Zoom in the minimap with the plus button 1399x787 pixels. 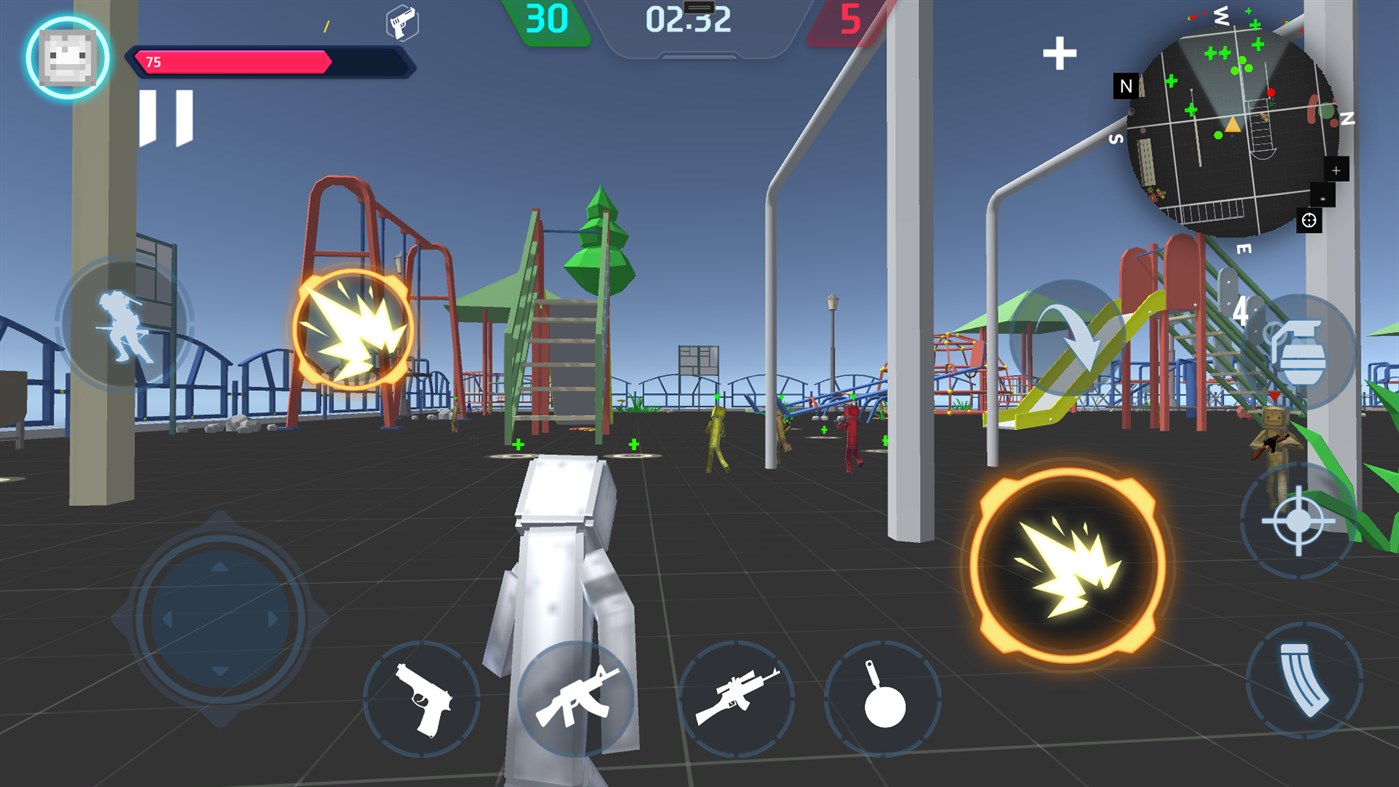[1335, 170]
